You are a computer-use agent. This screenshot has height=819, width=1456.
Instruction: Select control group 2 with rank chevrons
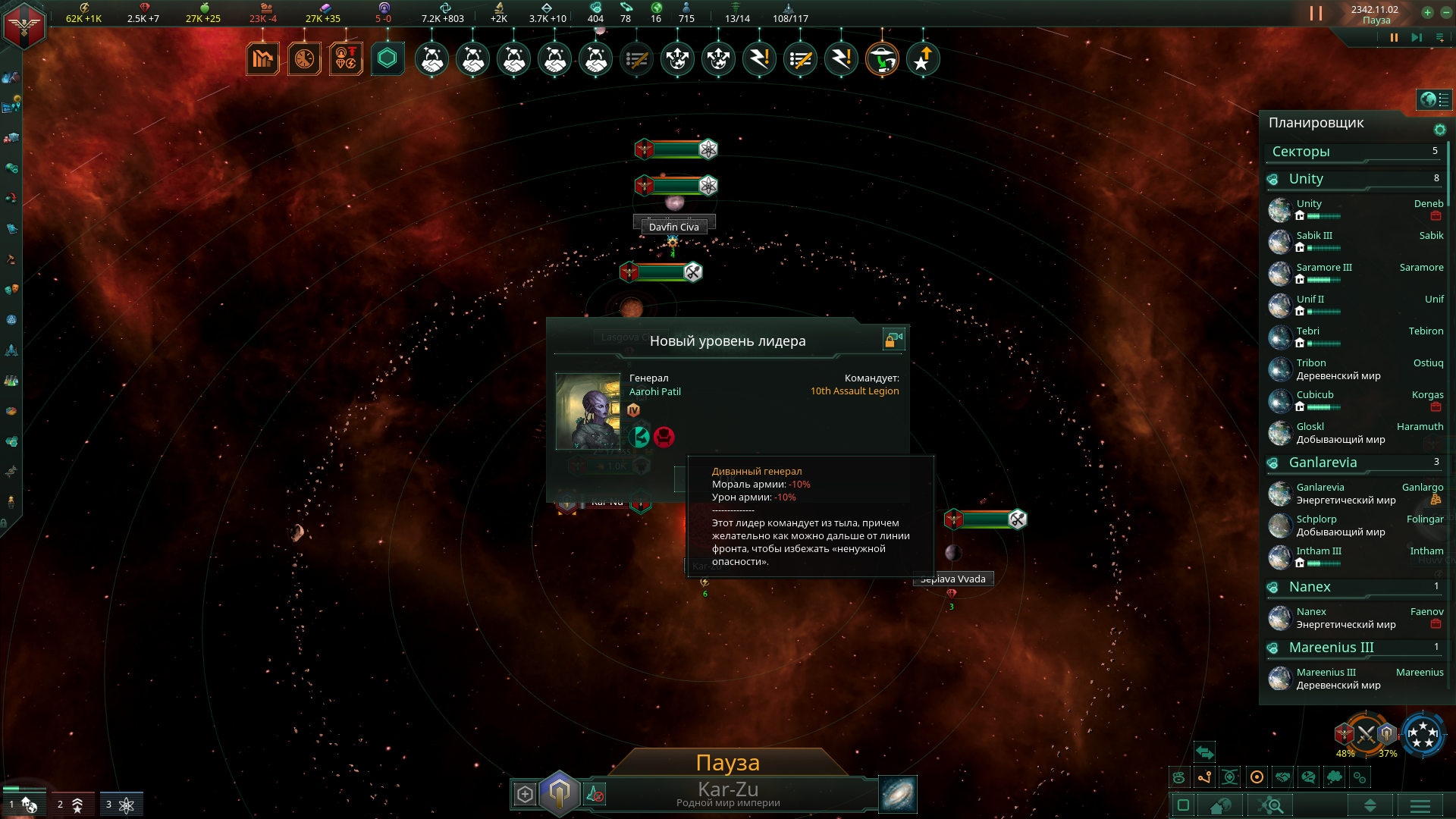click(x=72, y=804)
